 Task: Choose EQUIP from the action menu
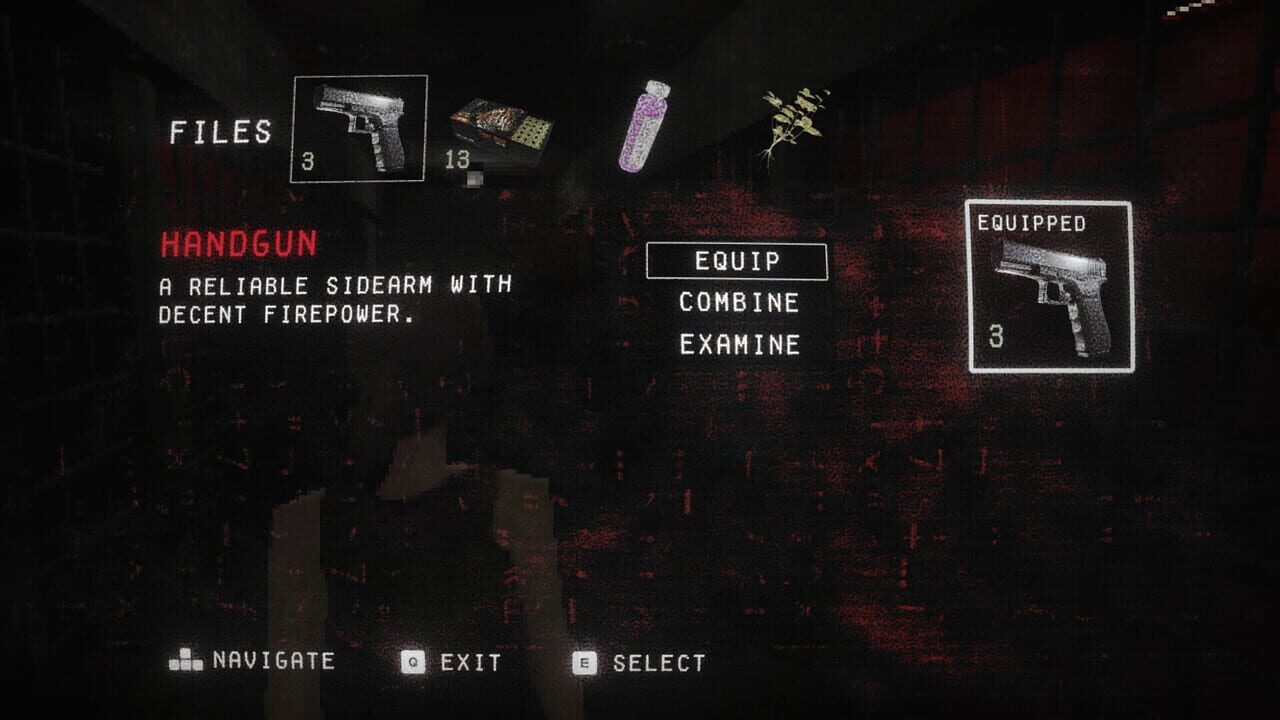pyautogui.click(x=737, y=263)
